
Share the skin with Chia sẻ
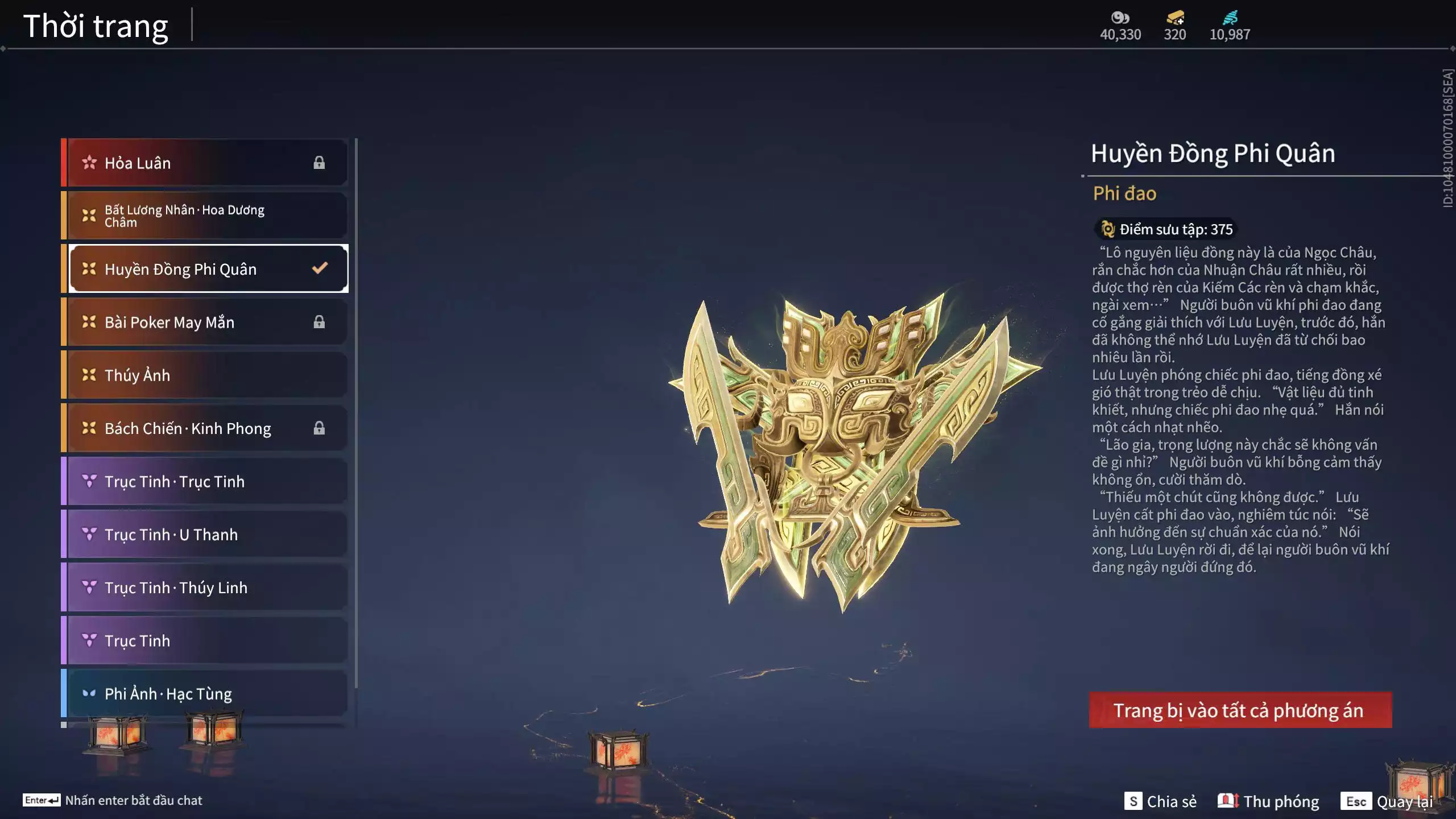[x=1160, y=801]
